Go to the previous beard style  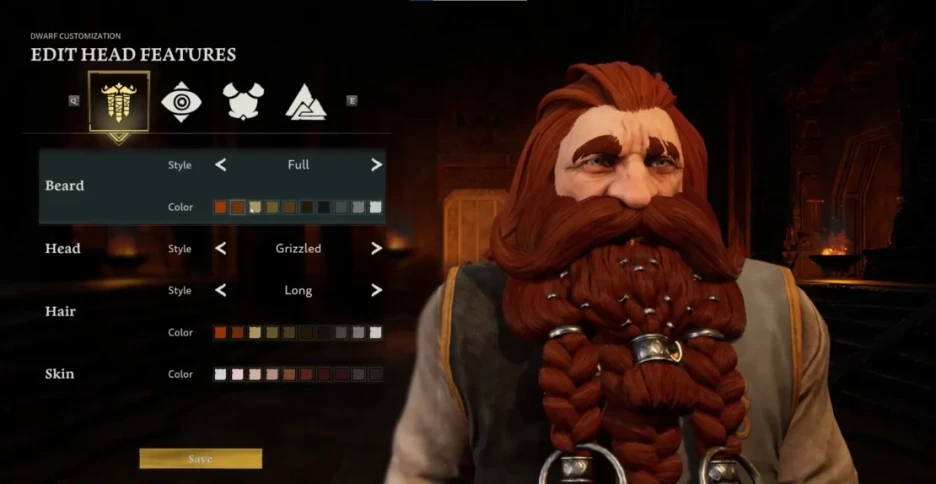221,165
